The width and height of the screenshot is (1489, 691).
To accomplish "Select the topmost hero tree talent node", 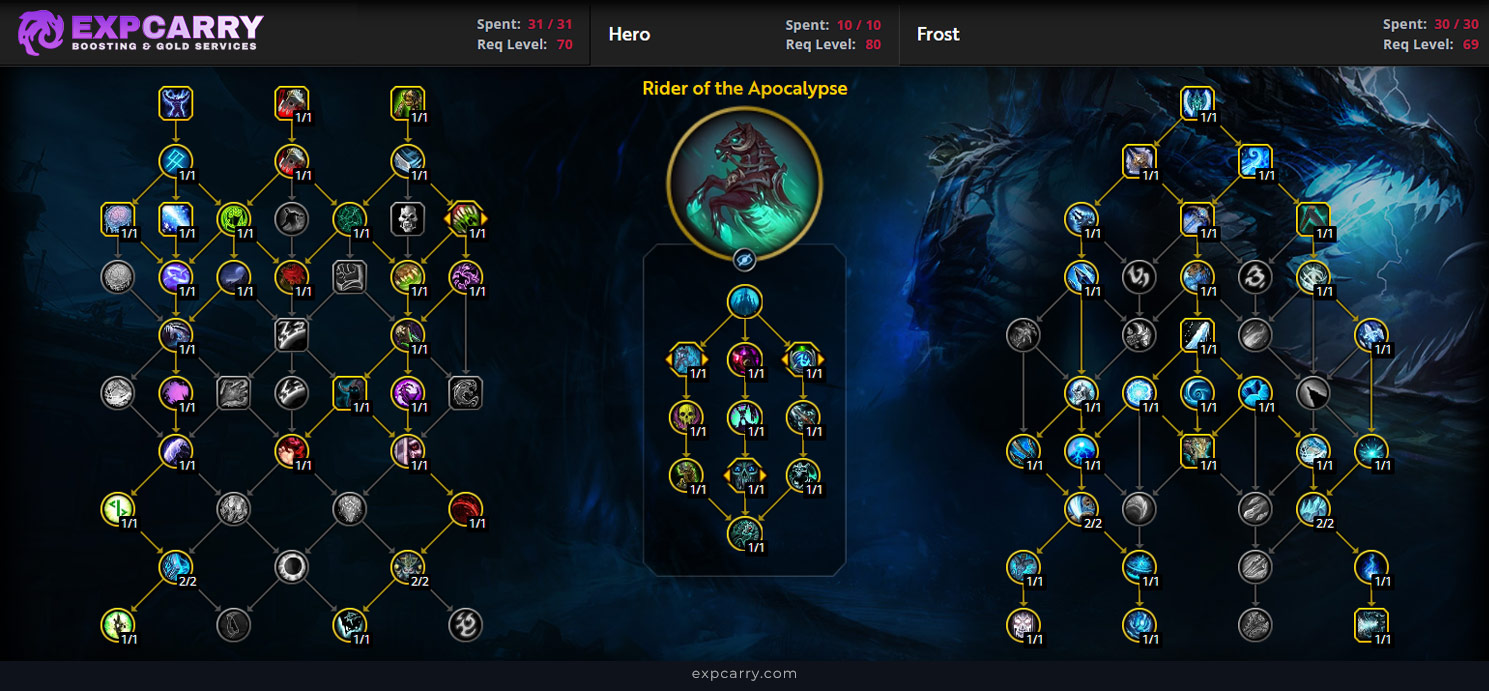I will (745, 301).
